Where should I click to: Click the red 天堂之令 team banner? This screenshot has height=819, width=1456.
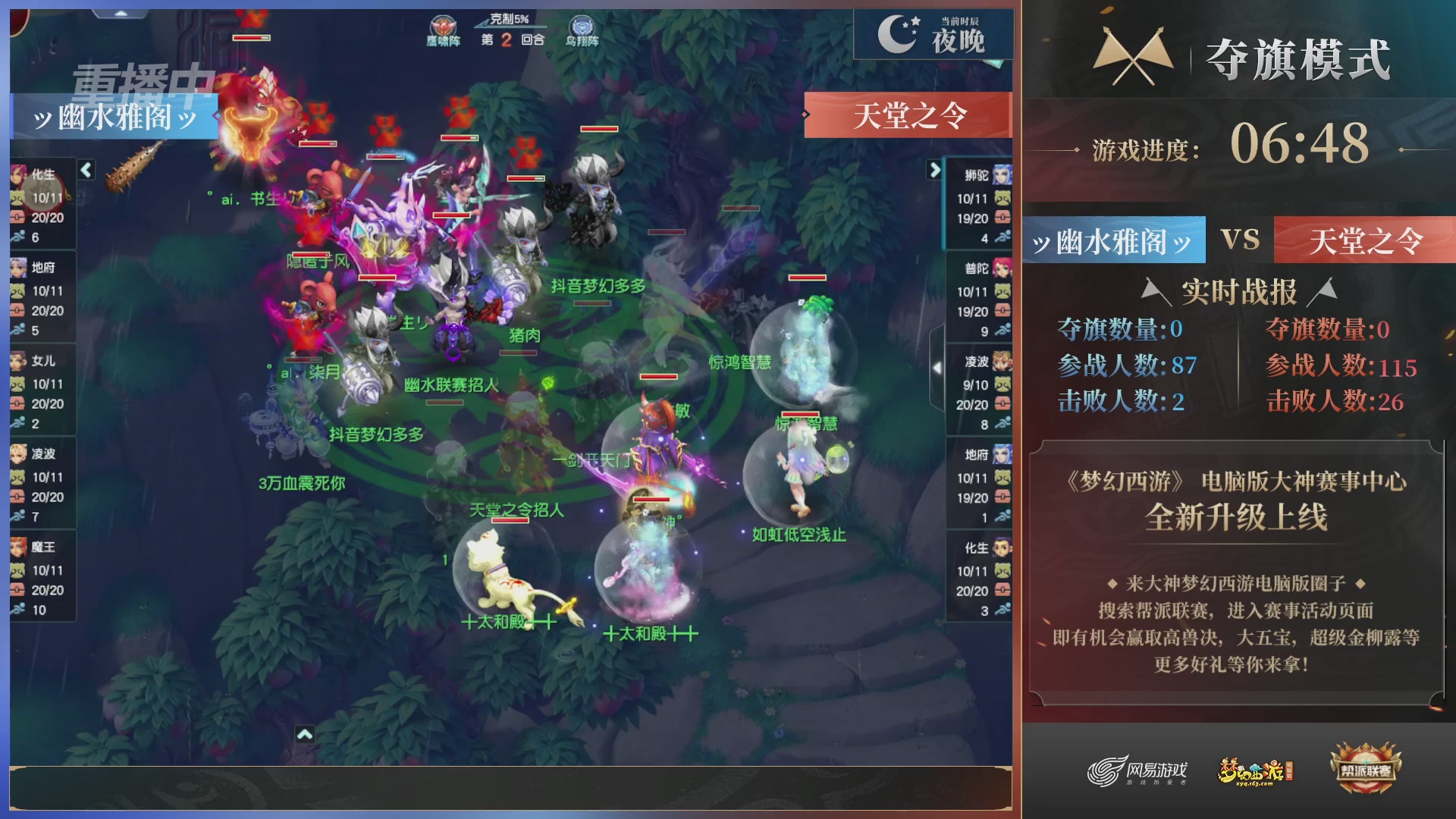907,115
